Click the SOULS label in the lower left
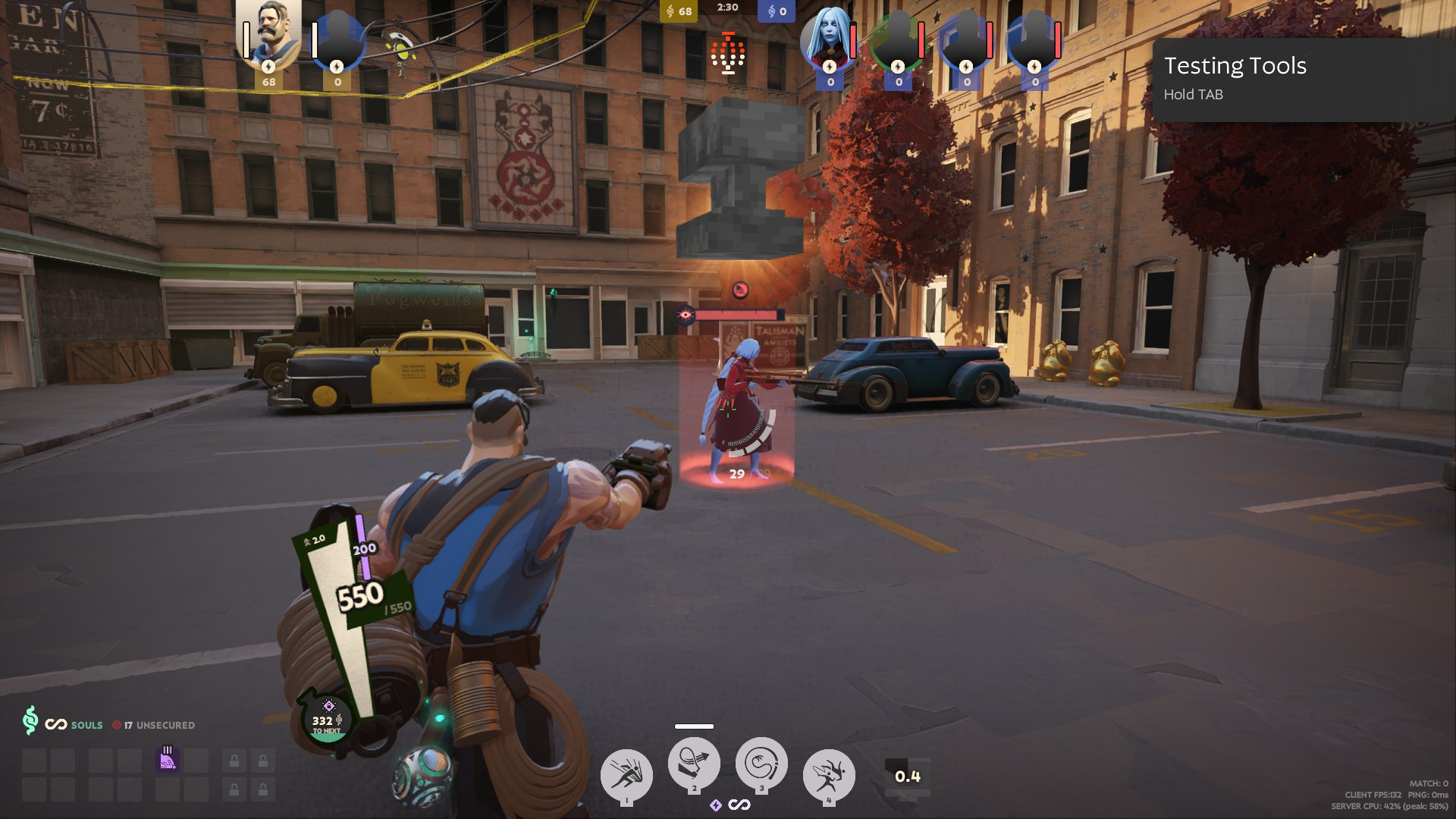 tap(86, 725)
